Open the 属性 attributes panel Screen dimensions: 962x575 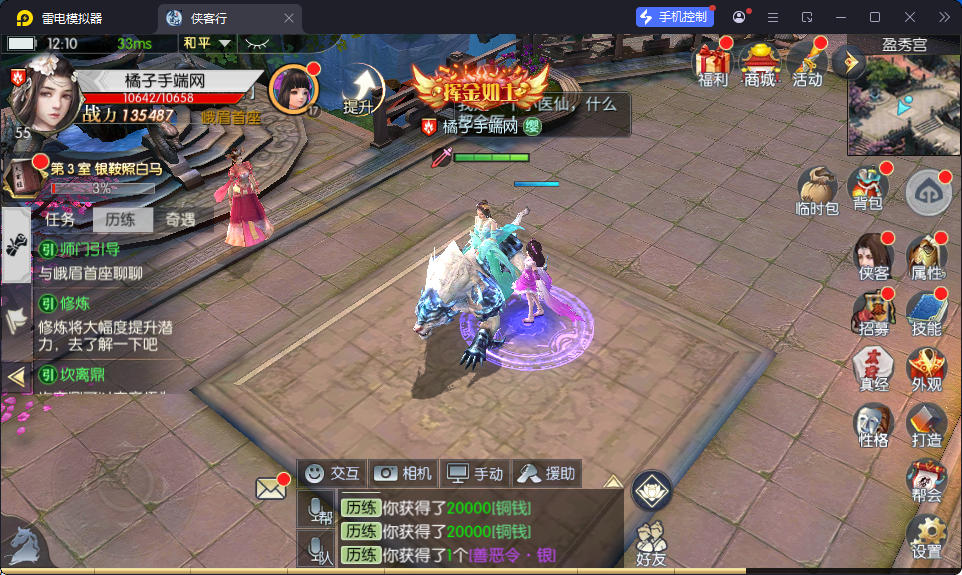(926, 257)
